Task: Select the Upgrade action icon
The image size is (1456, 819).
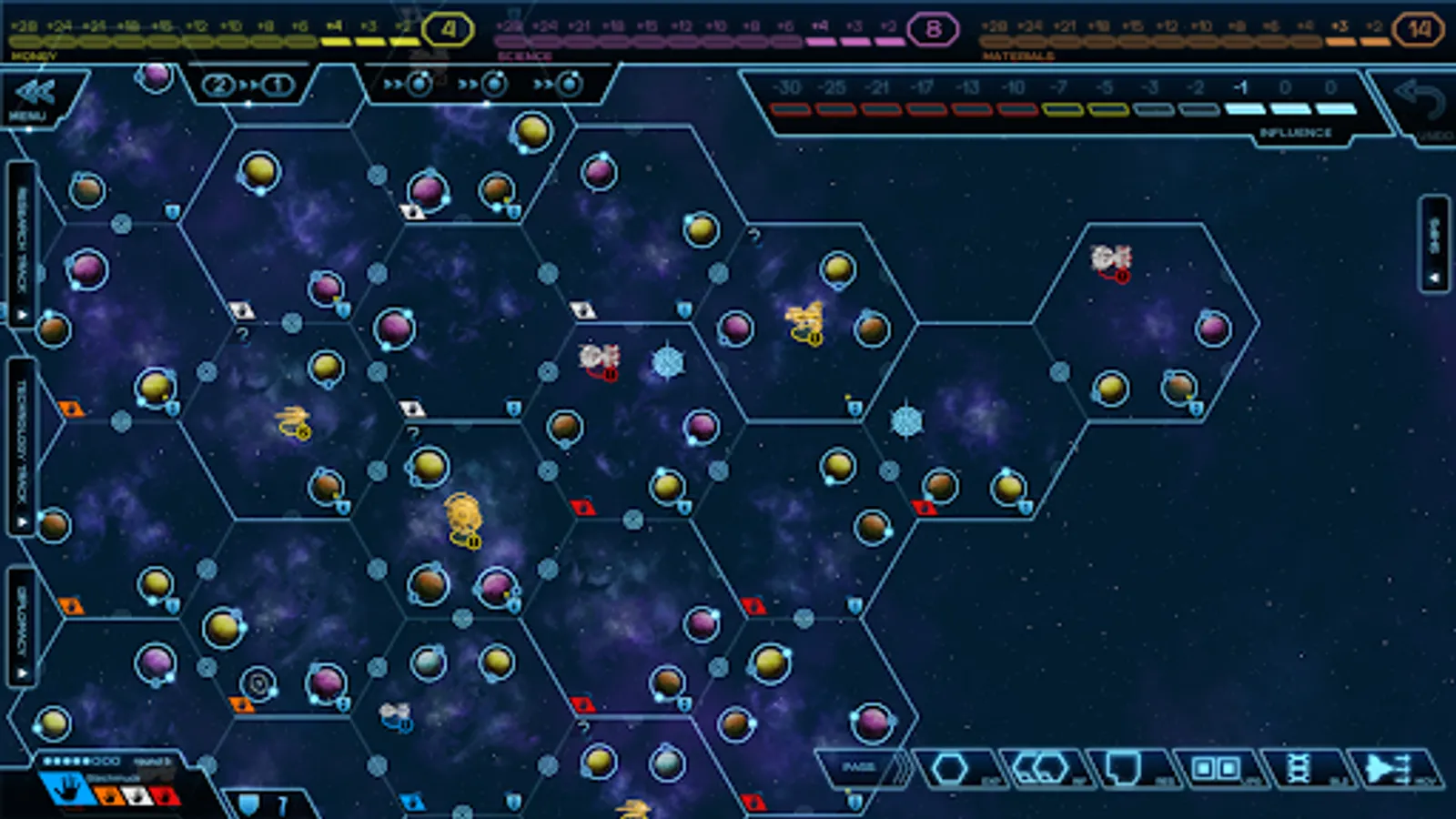Action: point(1215,769)
